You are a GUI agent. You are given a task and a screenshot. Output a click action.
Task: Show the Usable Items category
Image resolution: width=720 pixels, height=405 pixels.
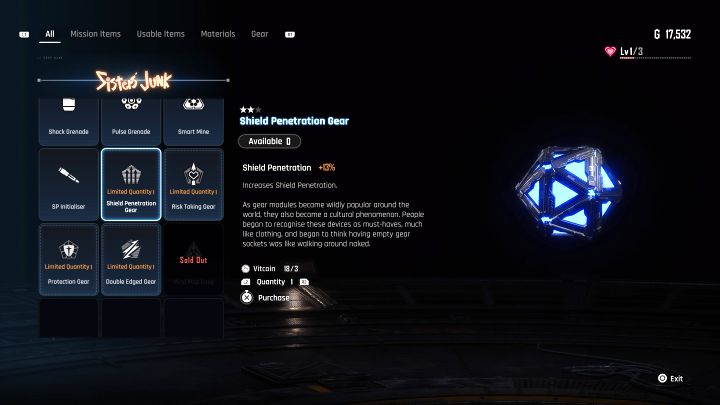click(160, 34)
